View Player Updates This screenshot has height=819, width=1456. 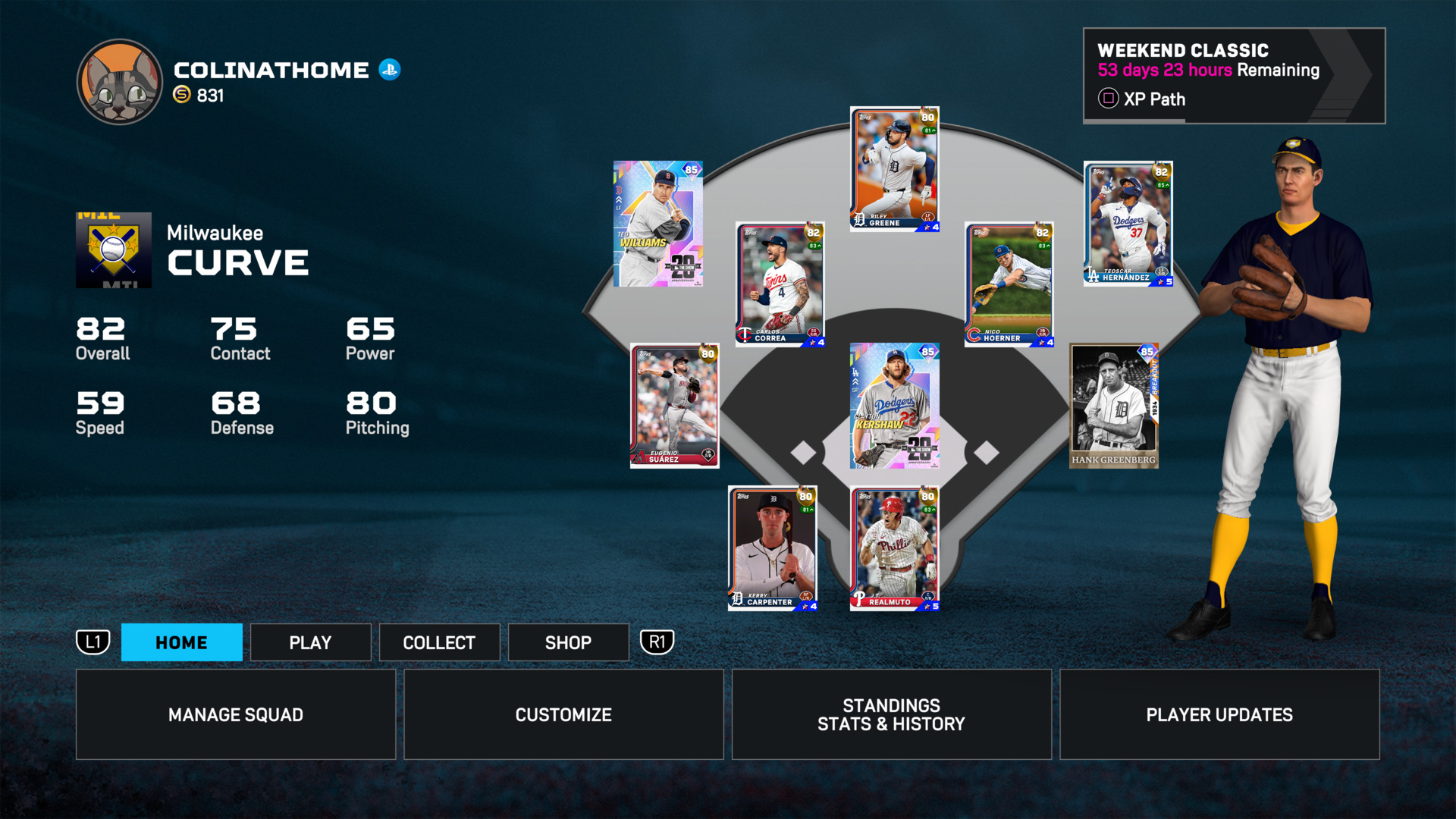click(1219, 714)
